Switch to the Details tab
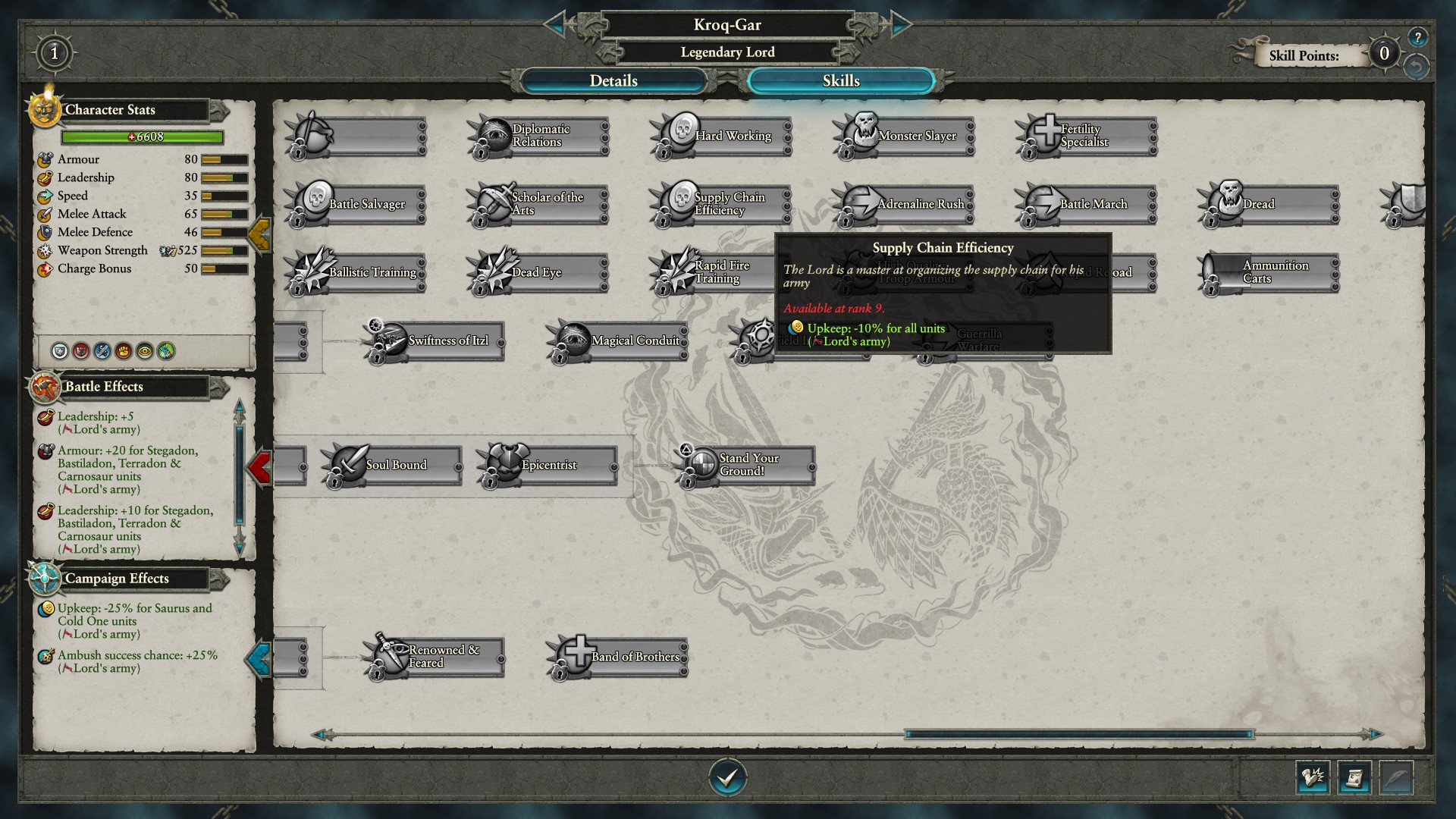The height and width of the screenshot is (819, 1456). click(x=613, y=81)
